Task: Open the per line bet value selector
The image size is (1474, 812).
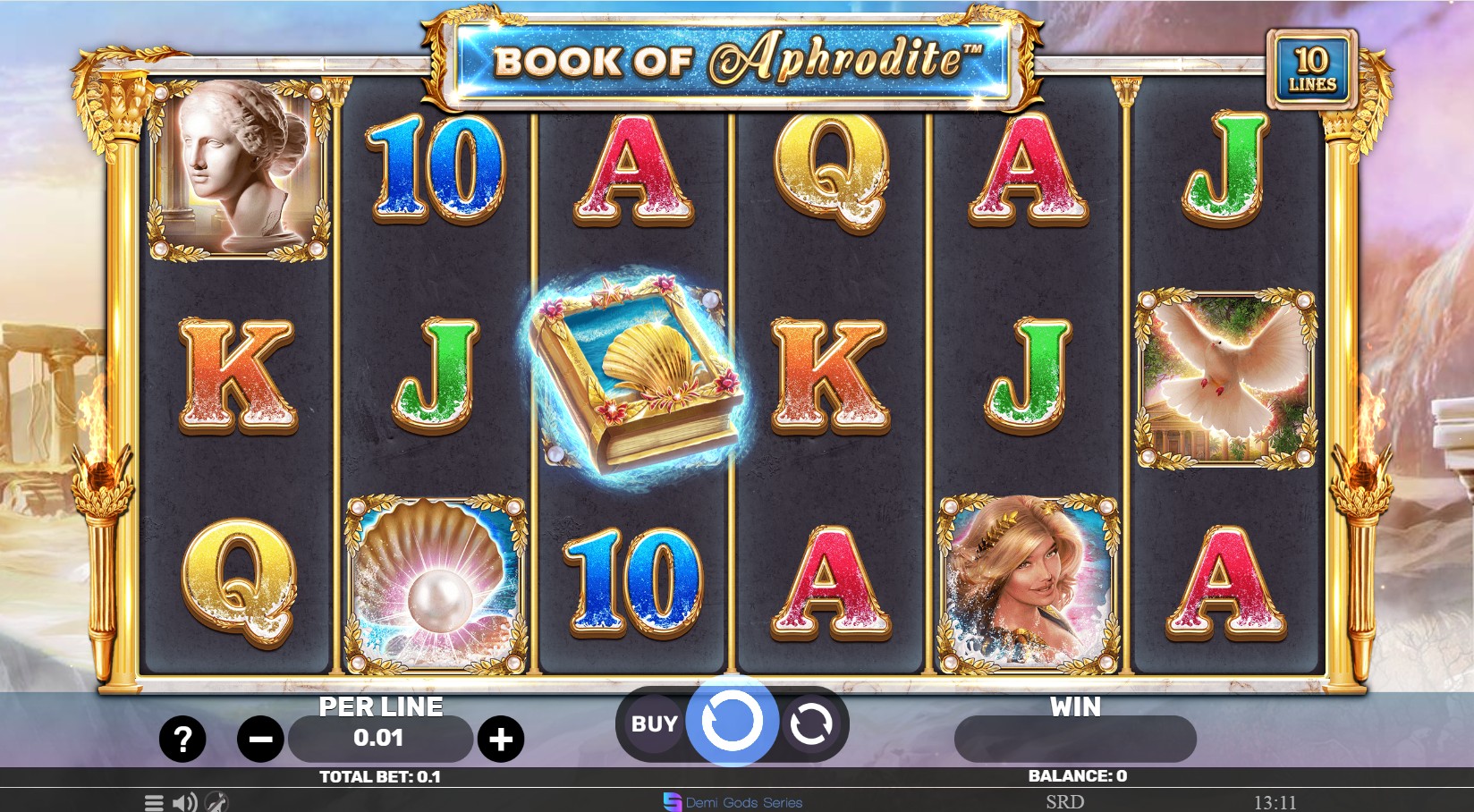Action: click(381, 739)
